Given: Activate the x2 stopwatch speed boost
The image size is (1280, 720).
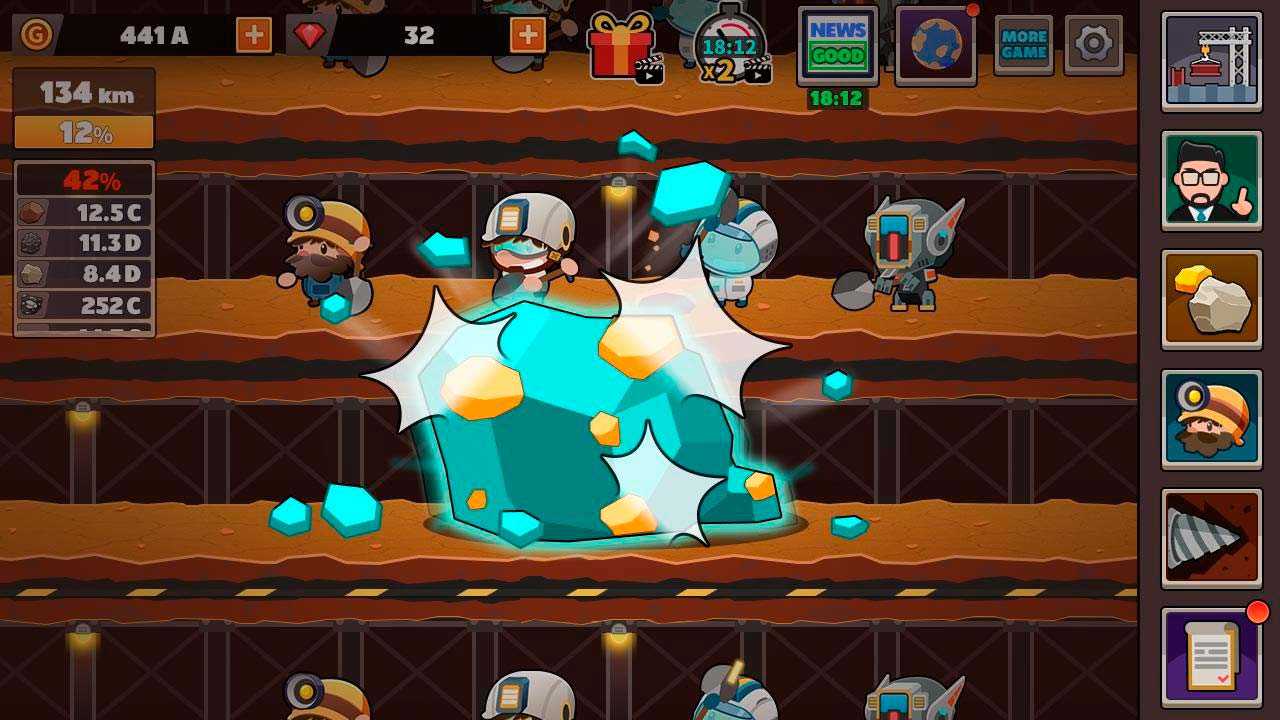Looking at the screenshot, I should click(730, 46).
